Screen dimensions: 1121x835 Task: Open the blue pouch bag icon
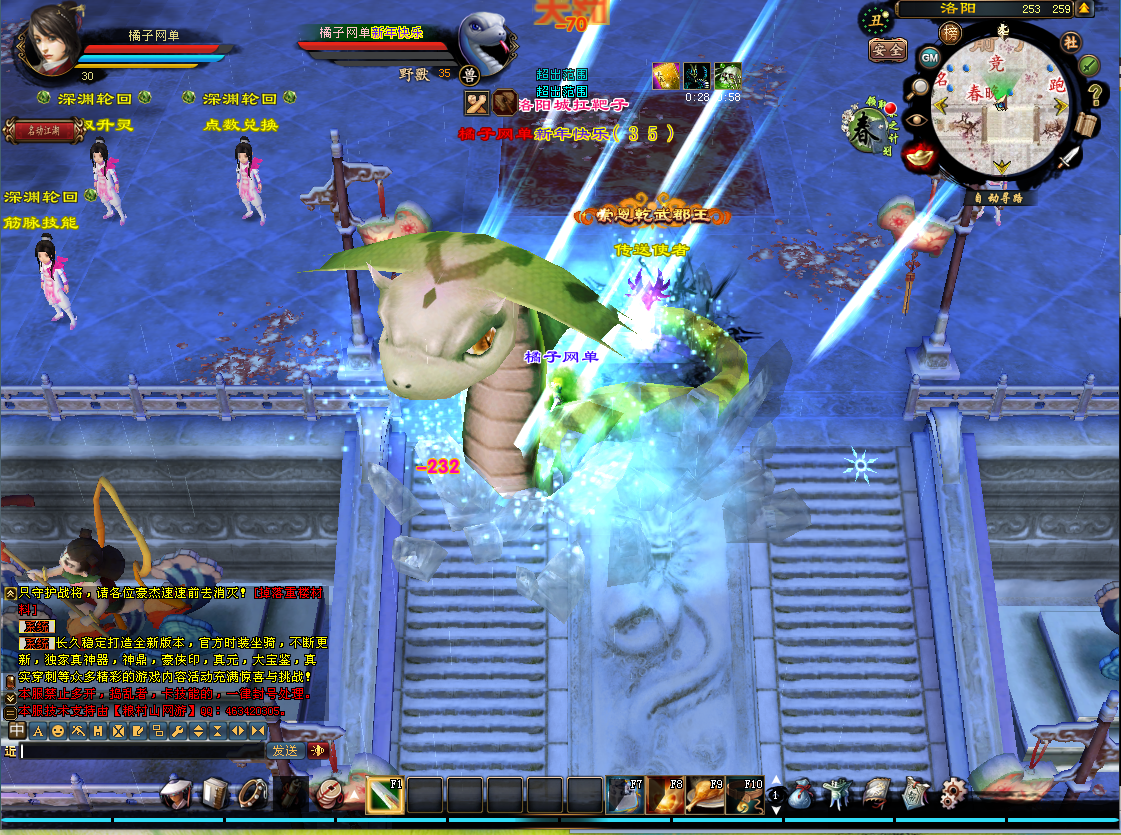[x=800, y=795]
